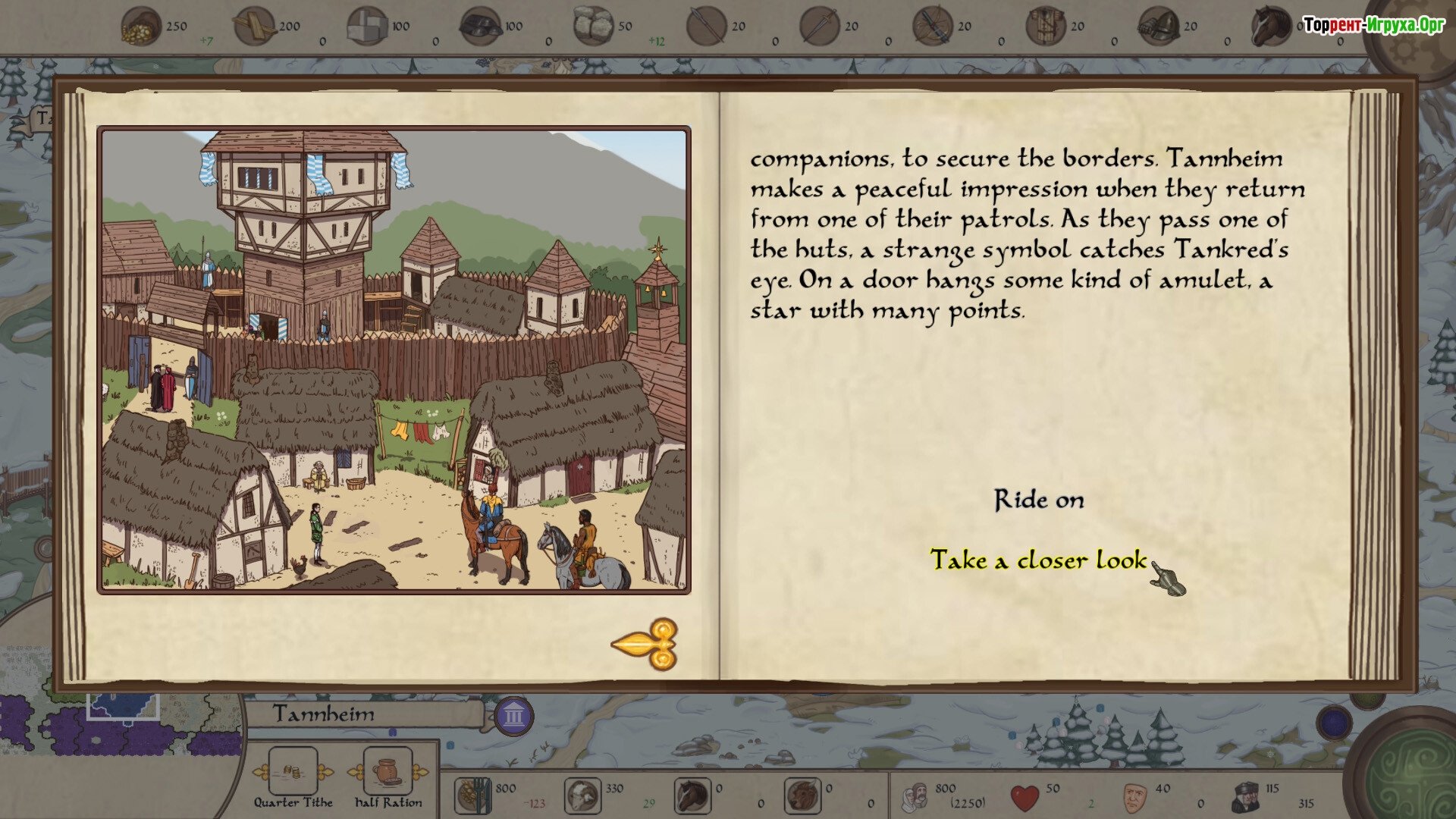
Task: Choose the "Ride on" option
Action: (1039, 500)
